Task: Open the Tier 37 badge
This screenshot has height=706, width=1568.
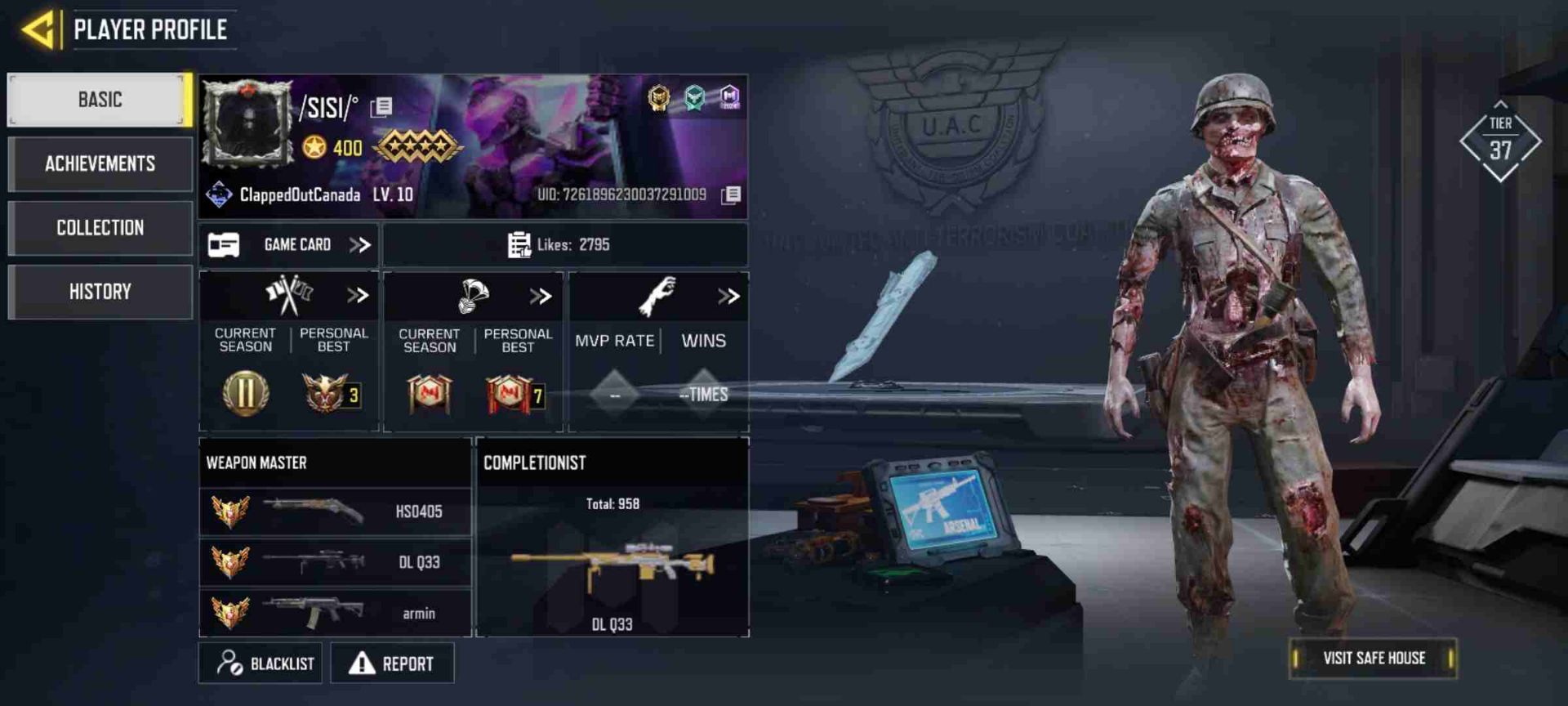Action: click(1500, 142)
